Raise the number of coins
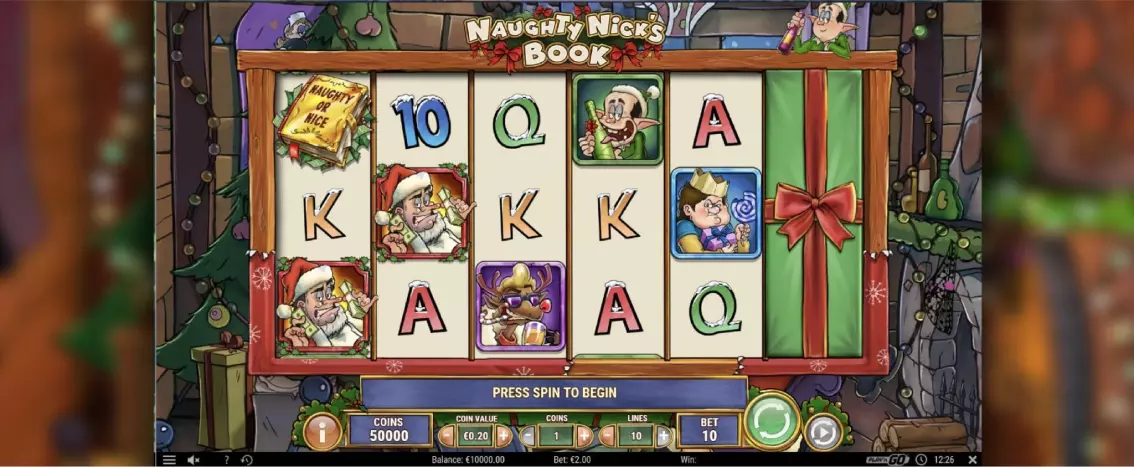This screenshot has height=467, width=1134. pyautogui.click(x=585, y=436)
